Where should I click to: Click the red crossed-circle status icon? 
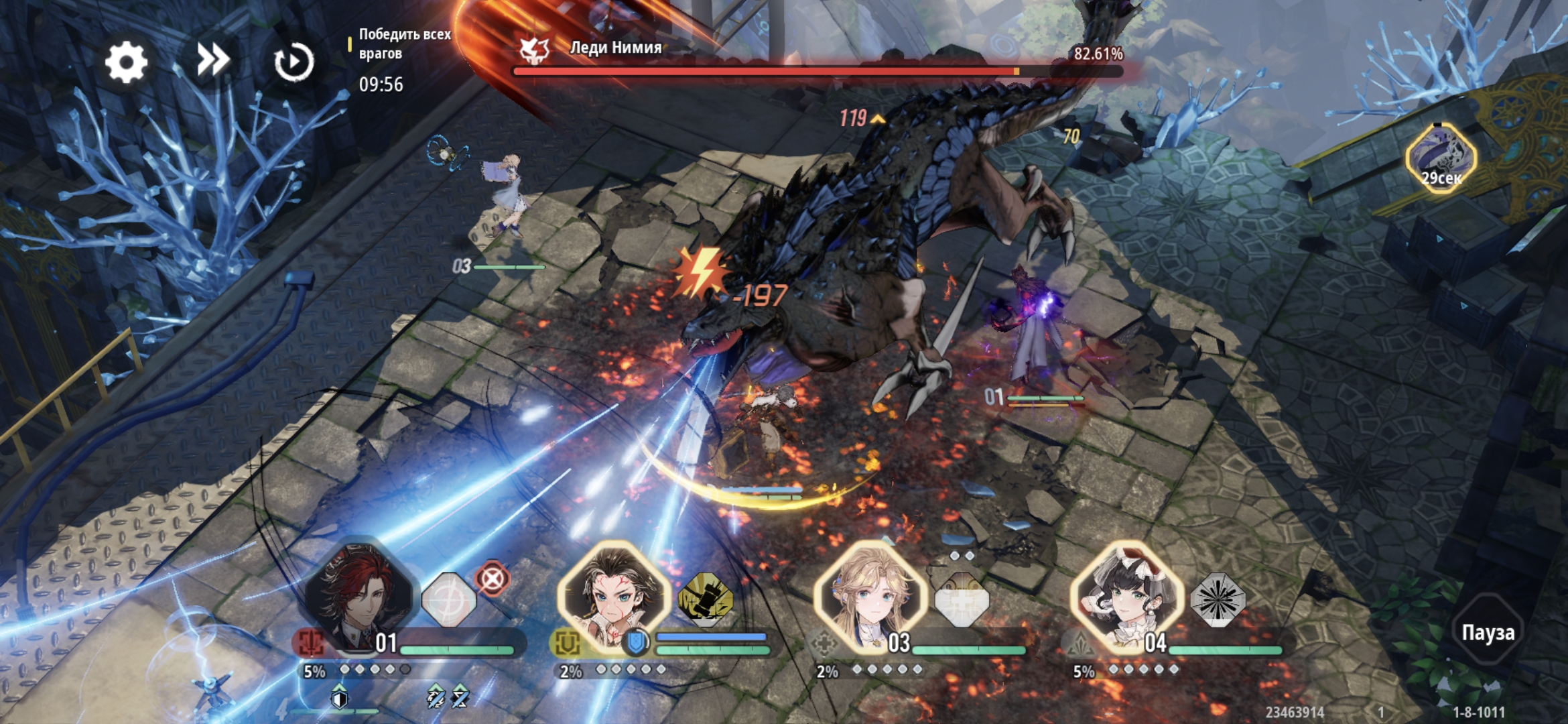point(493,578)
